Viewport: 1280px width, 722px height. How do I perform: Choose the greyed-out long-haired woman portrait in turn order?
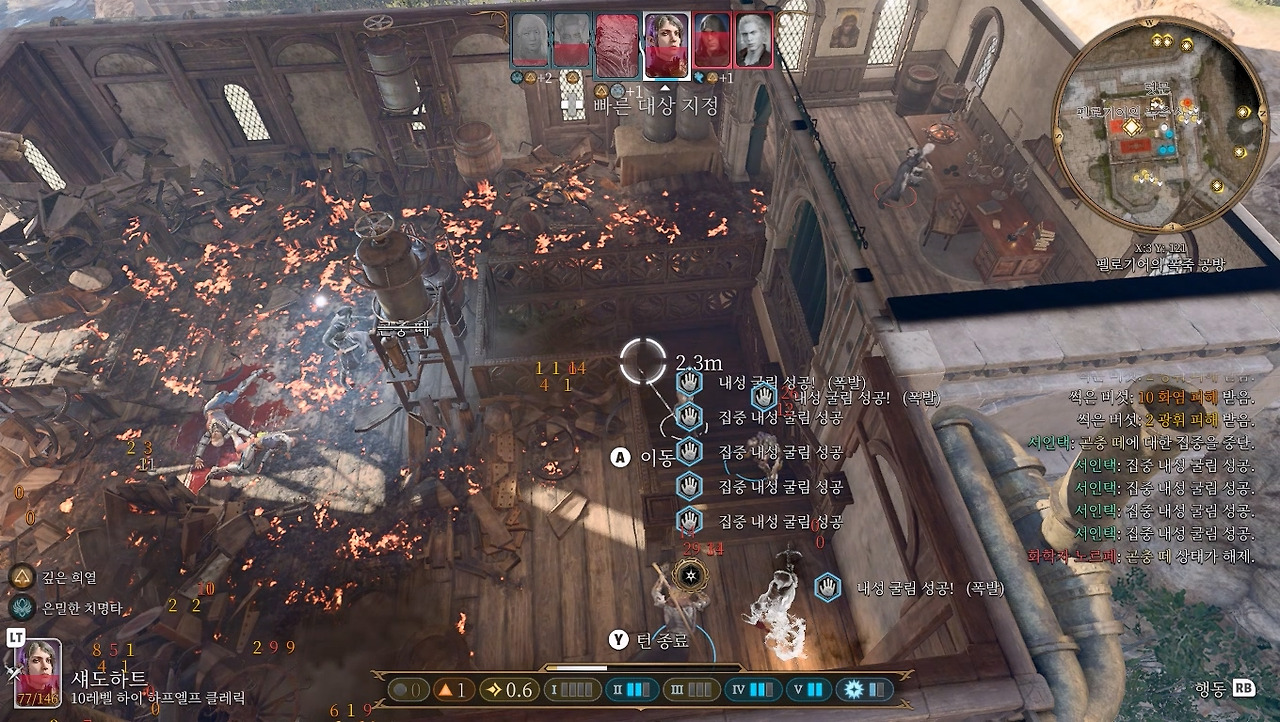coord(530,40)
